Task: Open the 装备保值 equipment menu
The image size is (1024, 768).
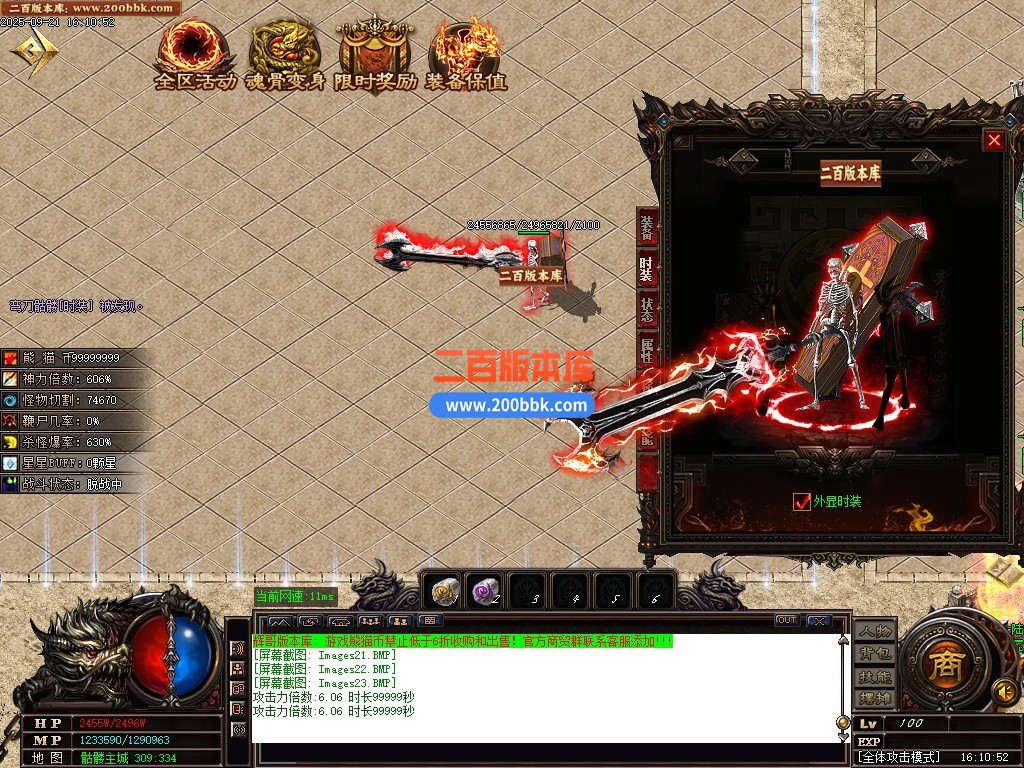Action: pos(466,56)
